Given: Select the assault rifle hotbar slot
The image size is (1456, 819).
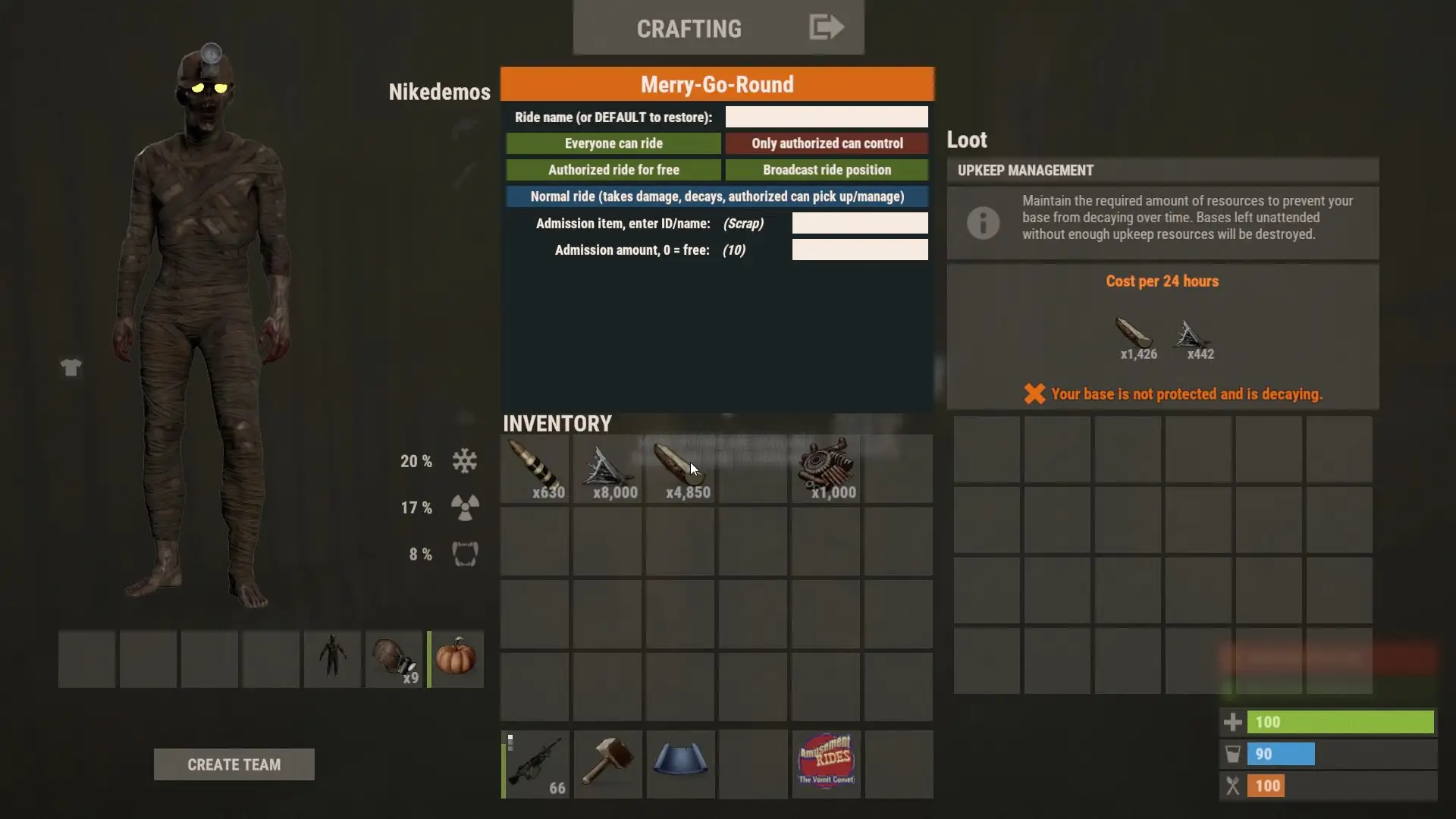Looking at the screenshot, I should click(x=535, y=764).
